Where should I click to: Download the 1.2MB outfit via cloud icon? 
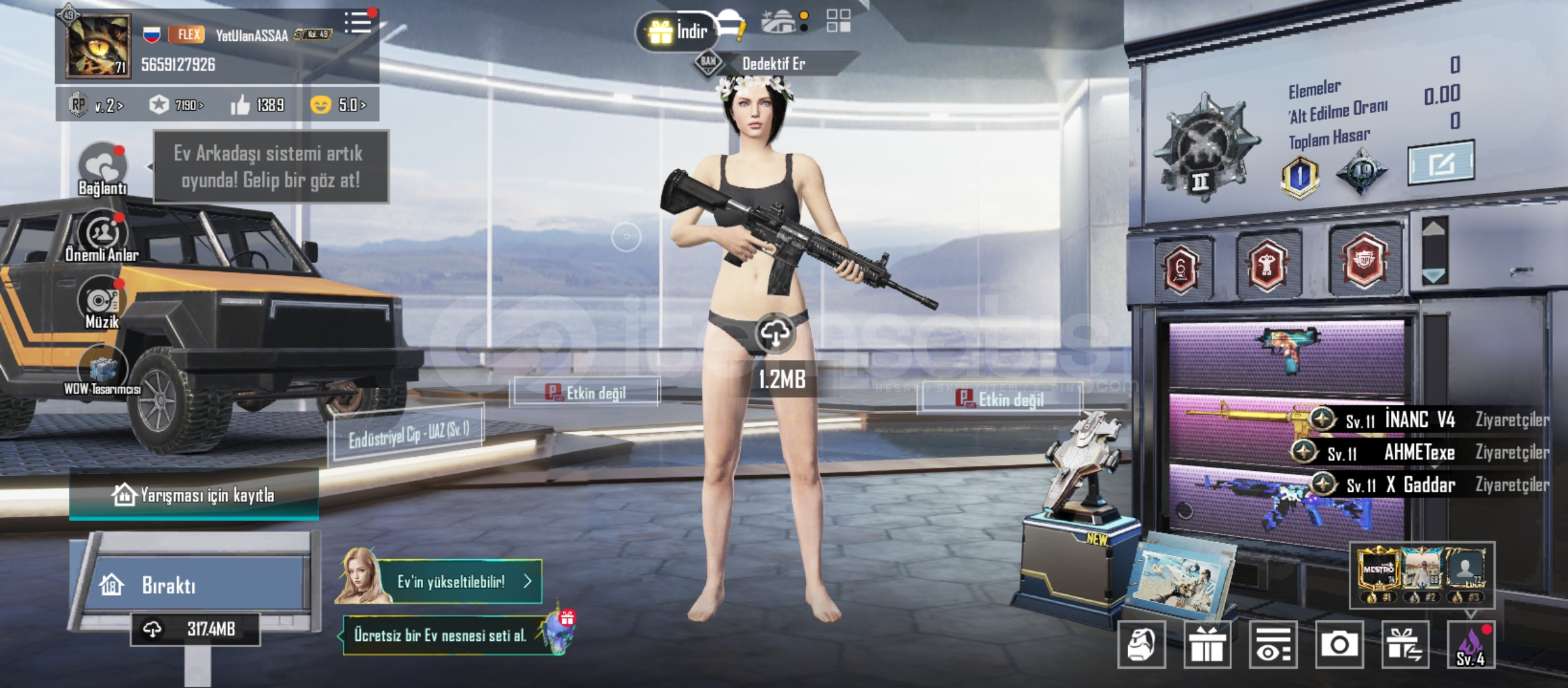774,334
